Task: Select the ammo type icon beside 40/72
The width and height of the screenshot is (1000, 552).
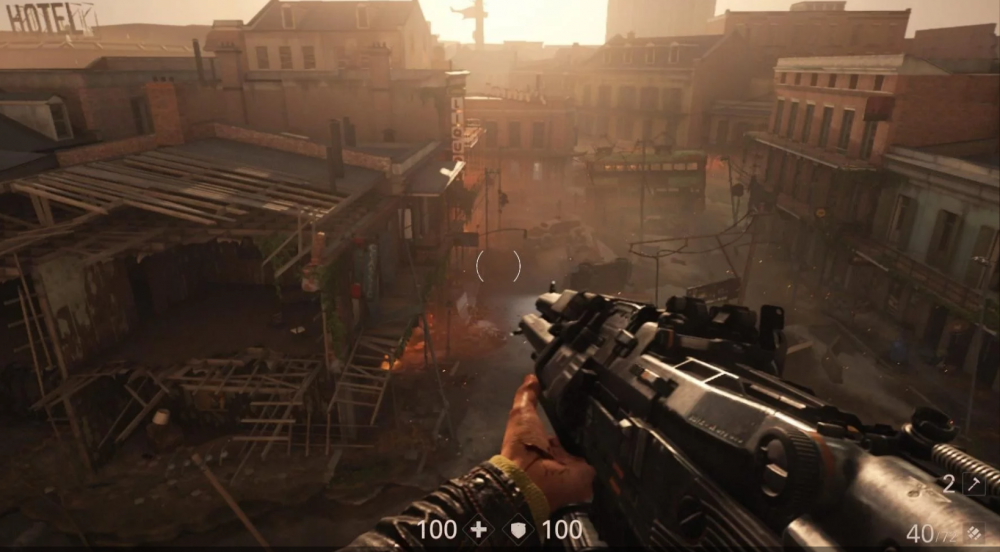Action: pyautogui.click(x=975, y=531)
